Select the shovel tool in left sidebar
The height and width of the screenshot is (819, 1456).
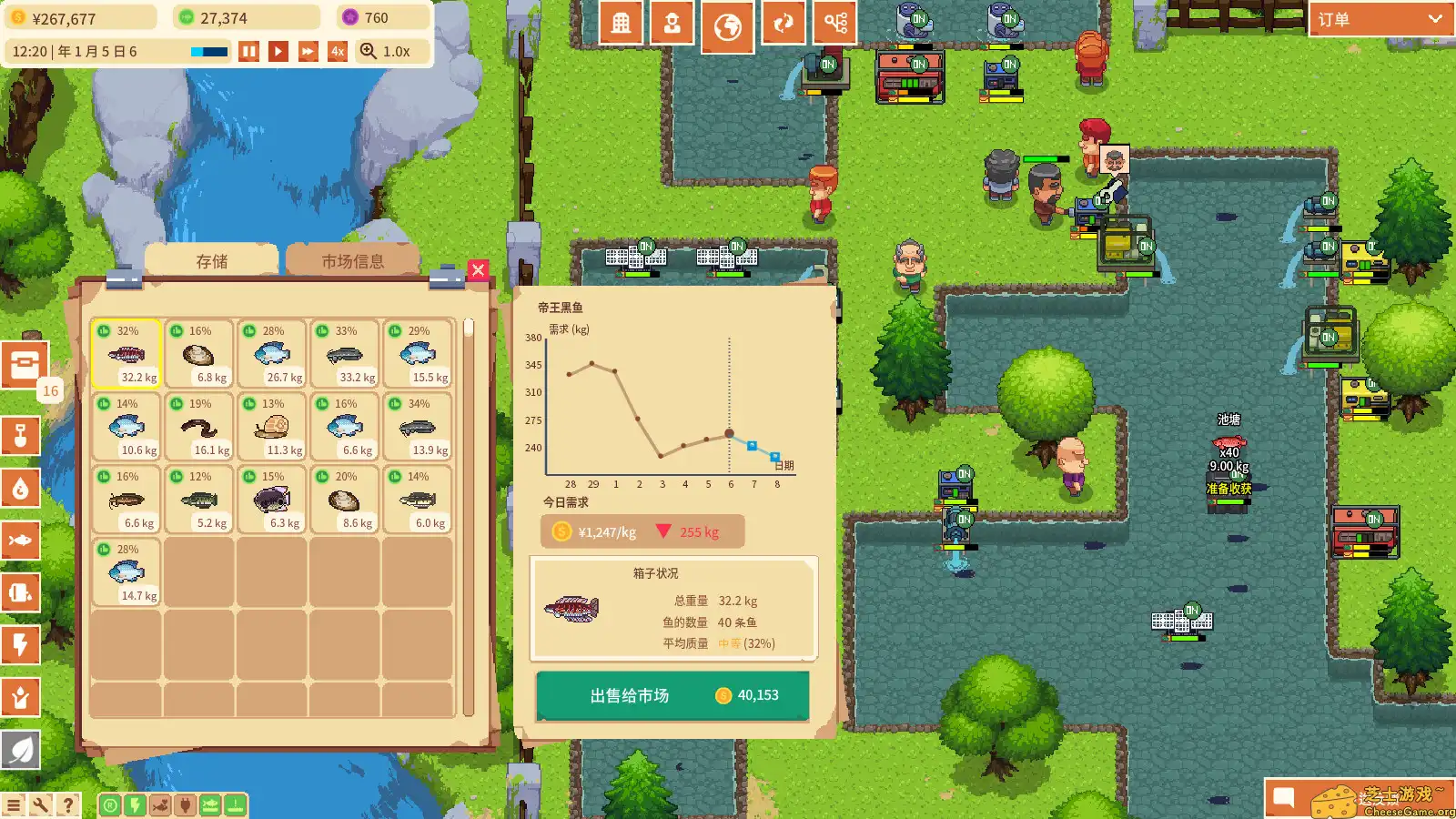coord(22,436)
